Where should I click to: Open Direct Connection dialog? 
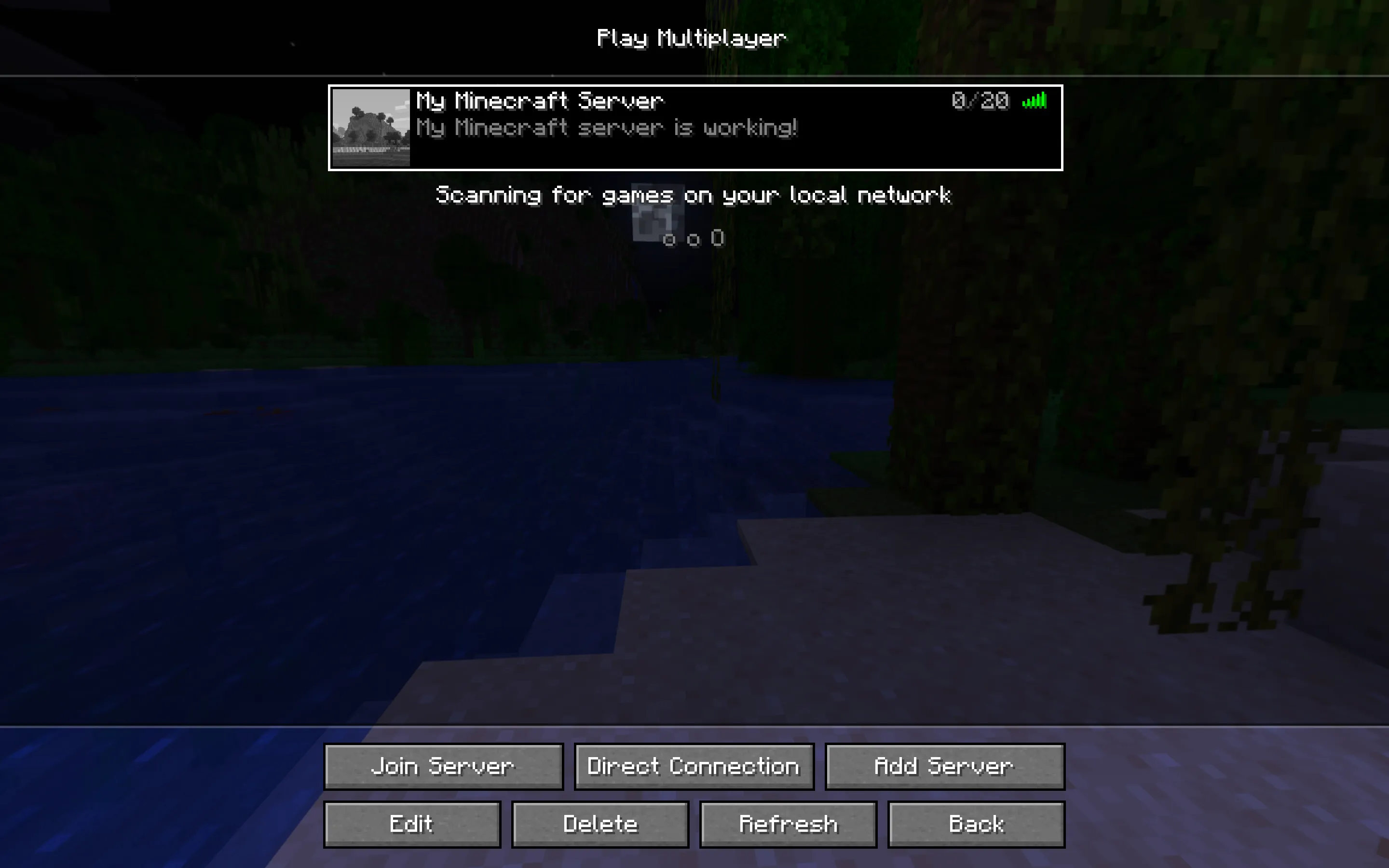[x=694, y=766]
